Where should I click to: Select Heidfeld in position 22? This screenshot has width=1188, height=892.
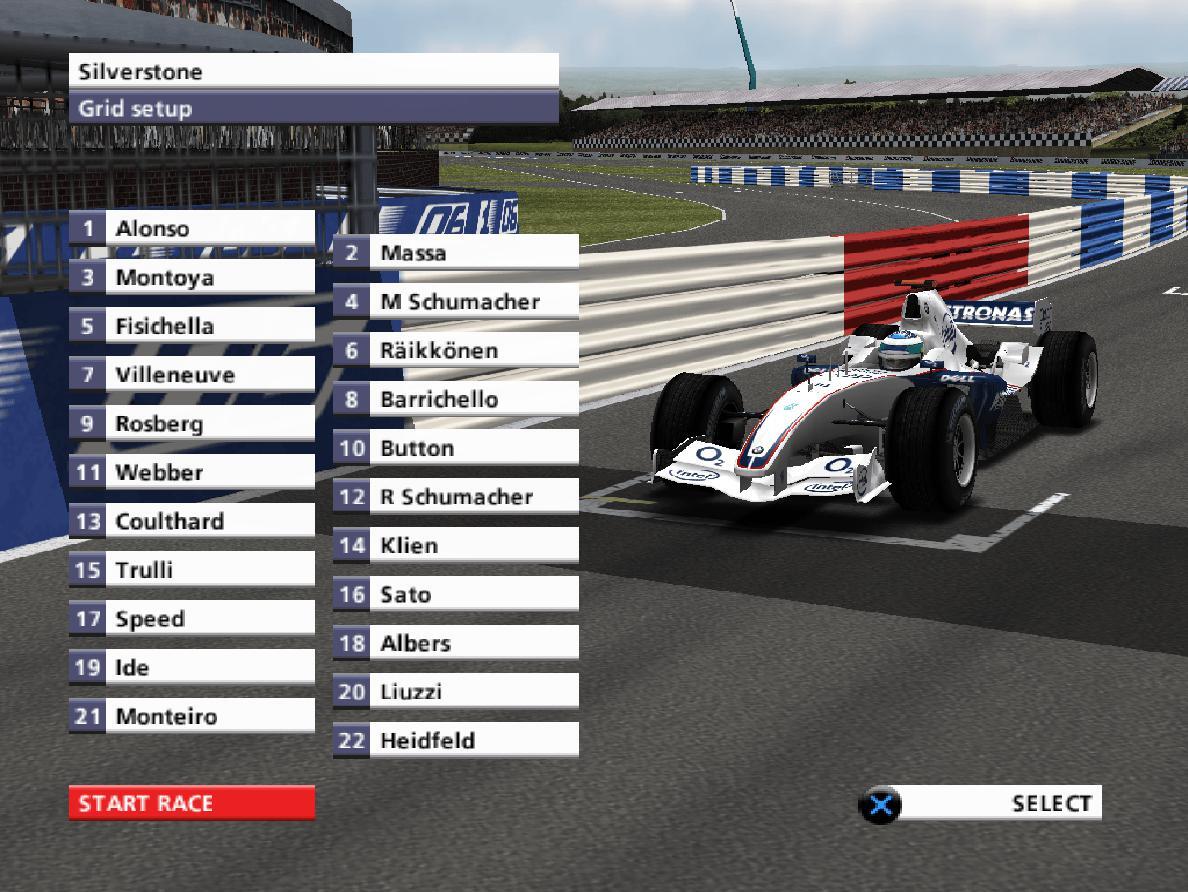tap(456, 741)
